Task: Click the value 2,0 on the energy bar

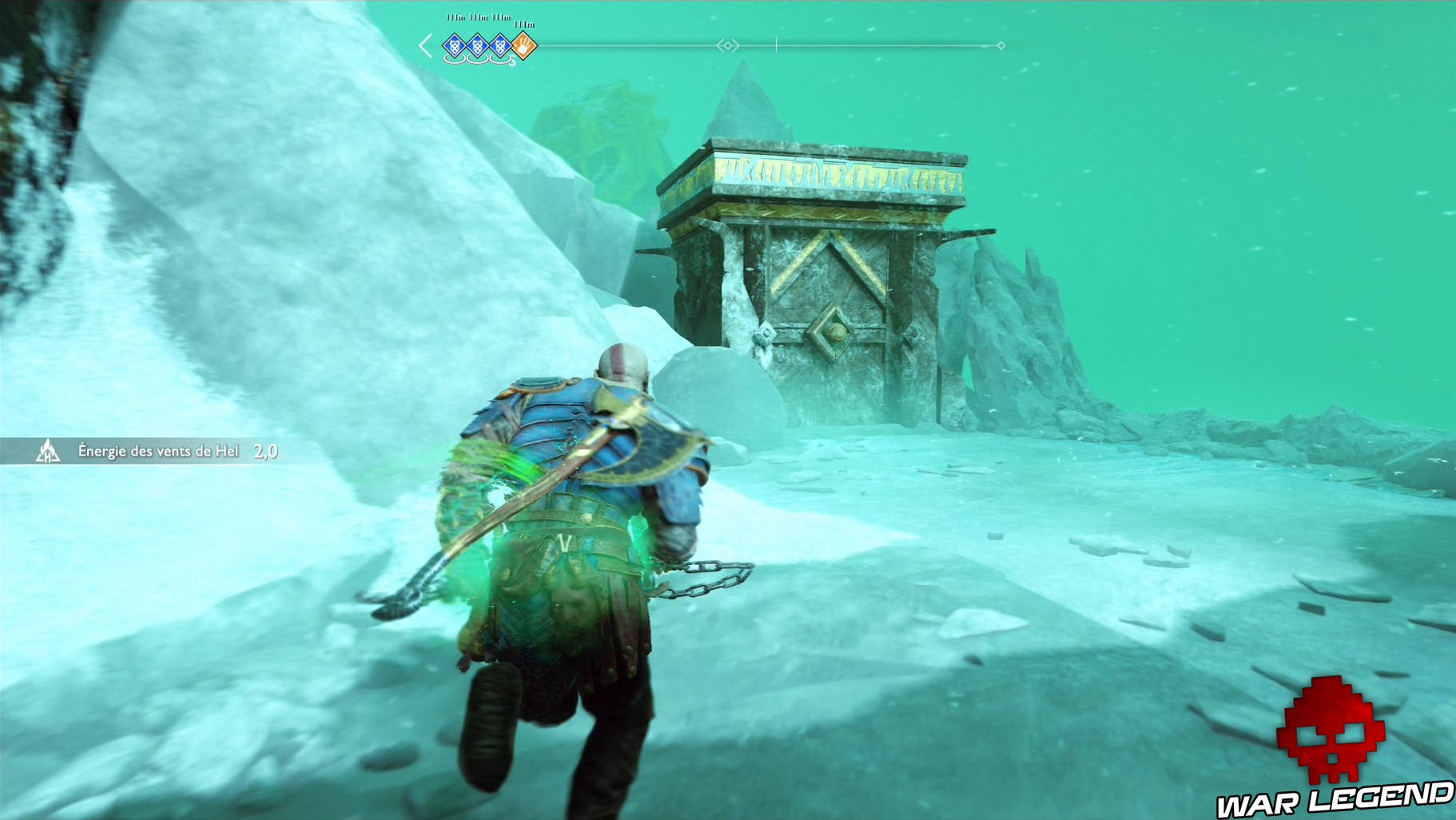Action: click(264, 451)
